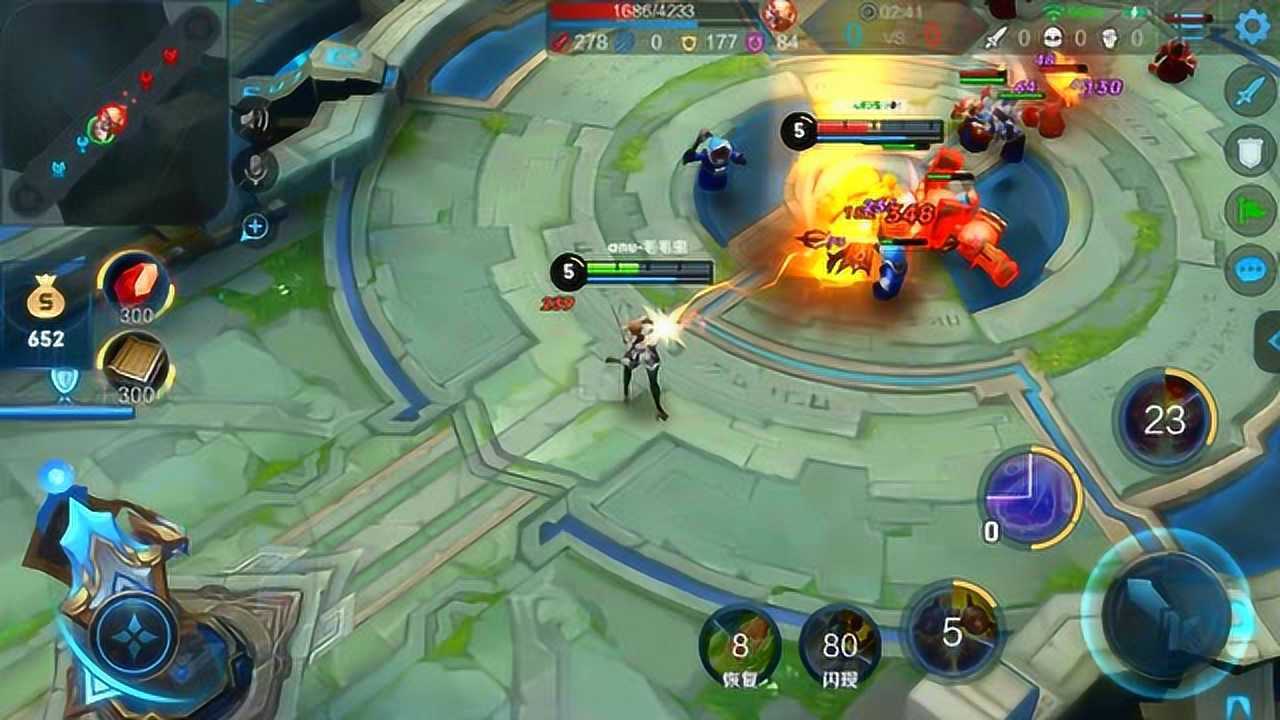Open the settings gear menu
This screenshot has width=1280, height=720.
point(1252,27)
